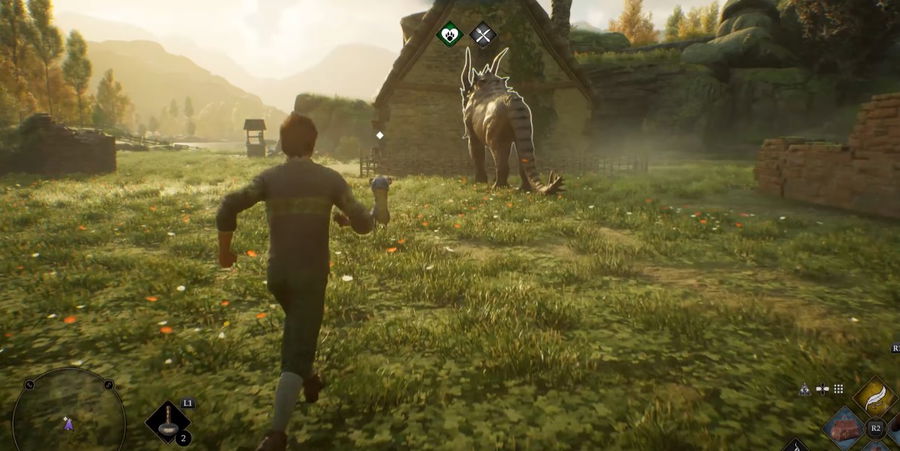This screenshot has width=900, height=451.
Task: Click the grey fork-and-knife beast hunger icon
Action: 483,35
